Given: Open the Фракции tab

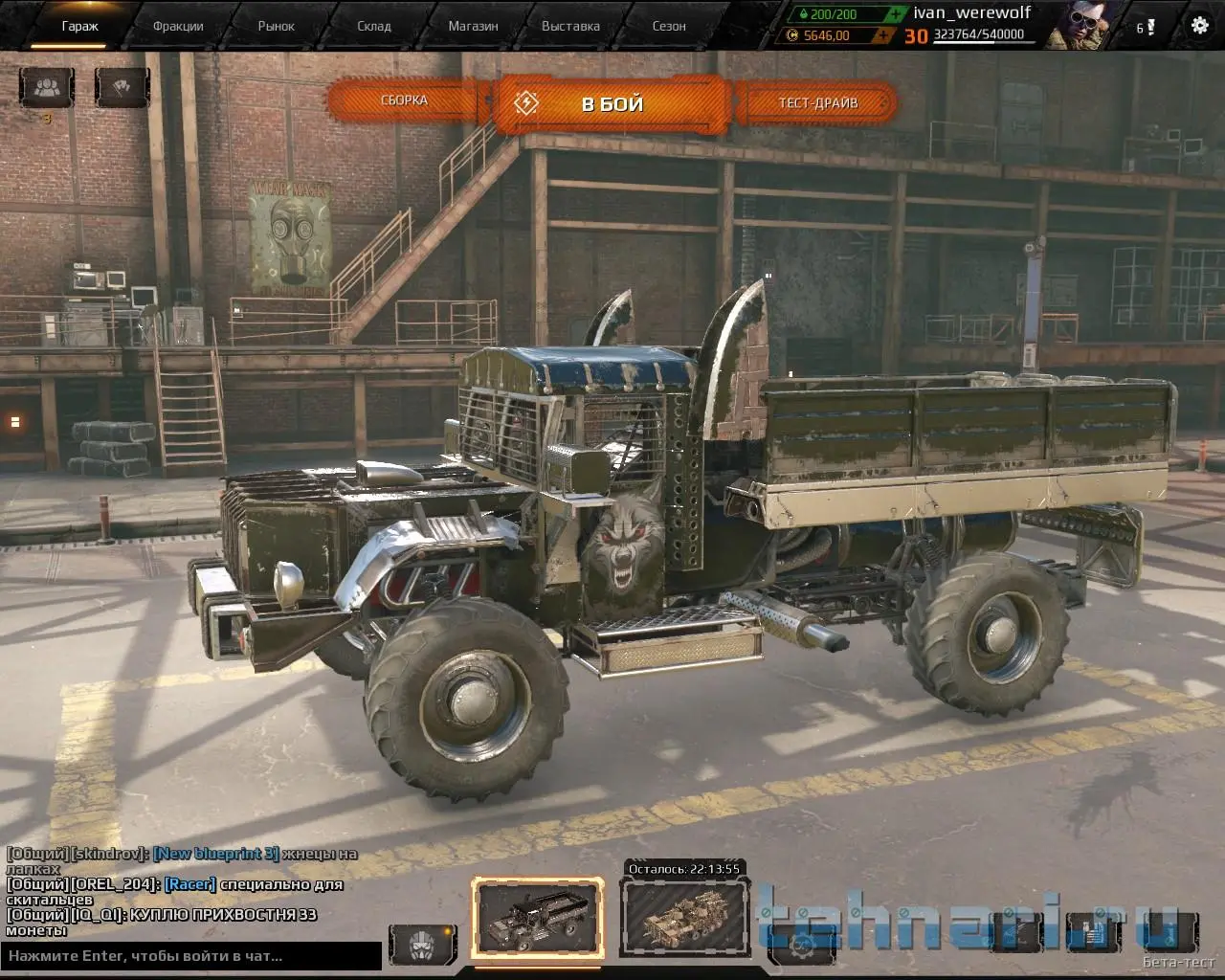Looking at the screenshot, I should click(x=178, y=26).
